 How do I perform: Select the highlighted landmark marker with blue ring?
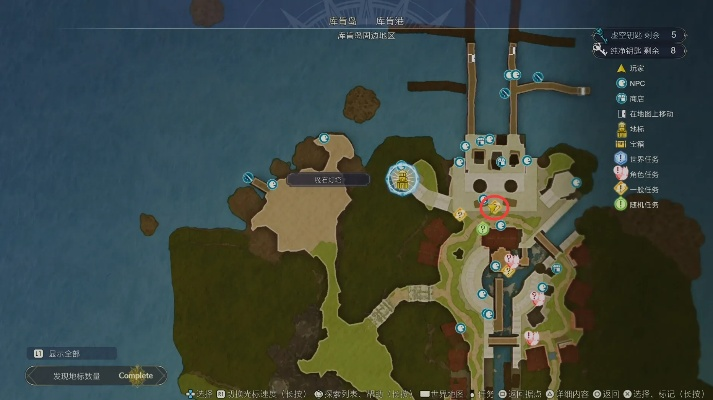pyautogui.click(x=401, y=179)
